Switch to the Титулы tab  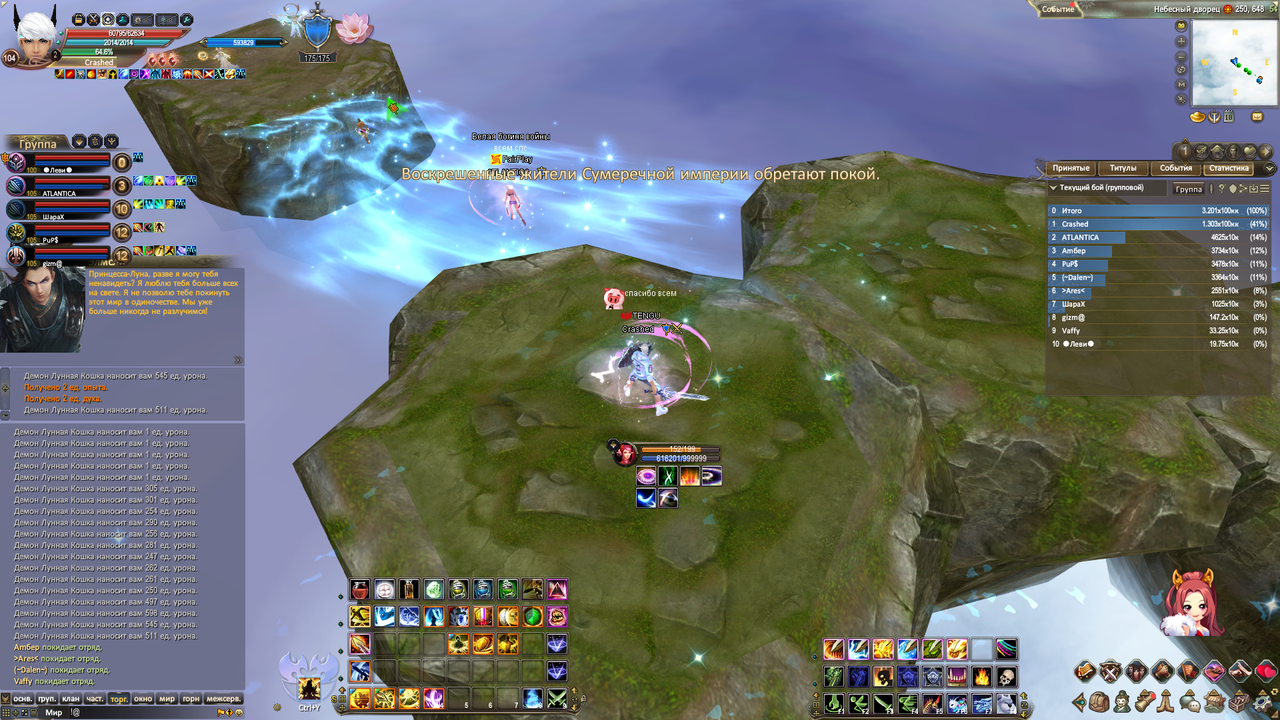1122,168
